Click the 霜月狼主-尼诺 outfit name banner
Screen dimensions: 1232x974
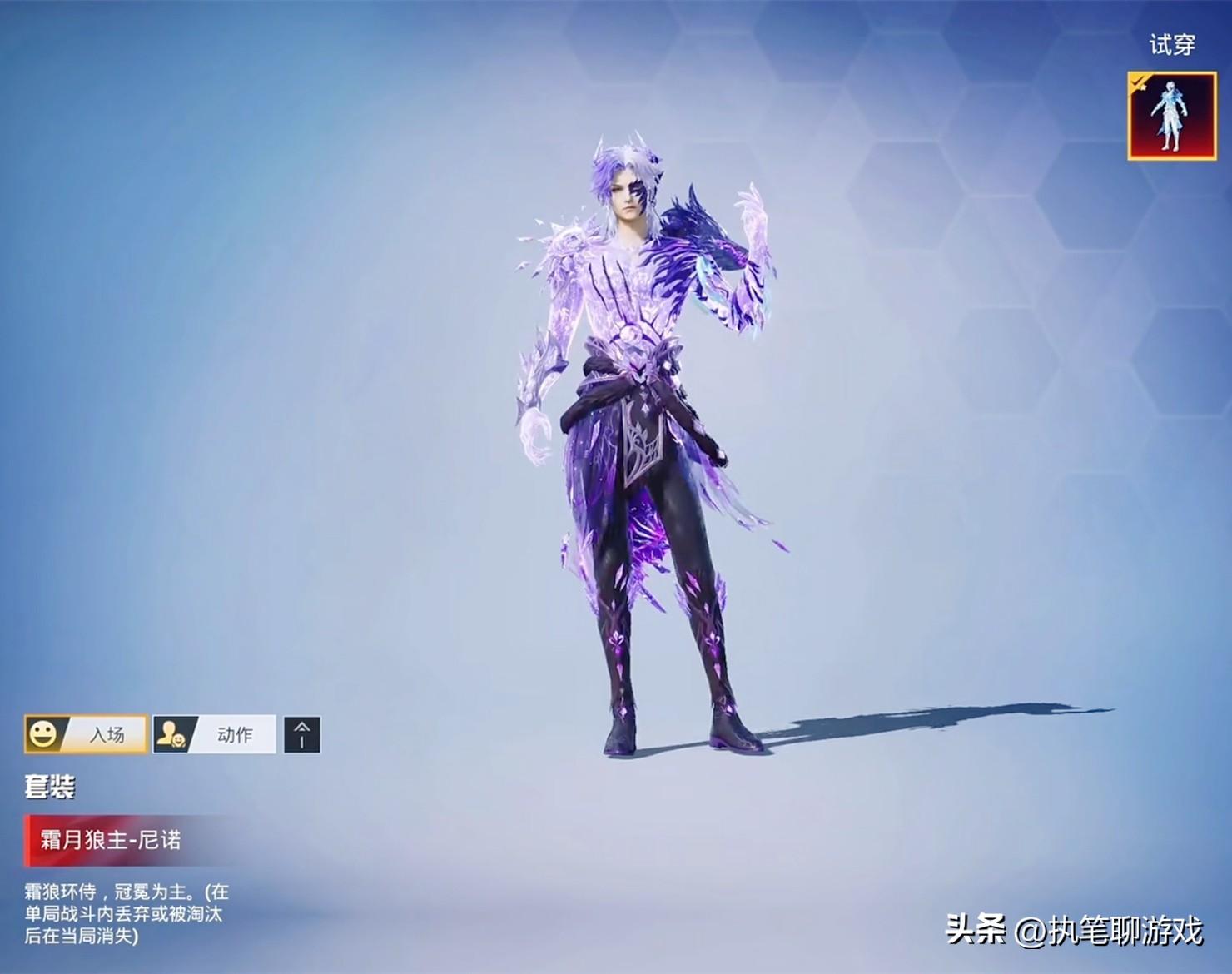(x=112, y=839)
